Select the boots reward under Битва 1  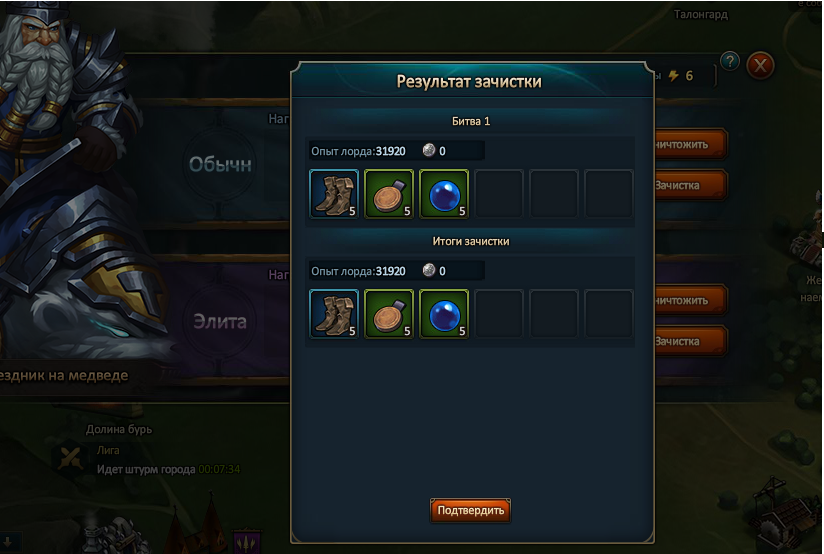click(x=334, y=193)
